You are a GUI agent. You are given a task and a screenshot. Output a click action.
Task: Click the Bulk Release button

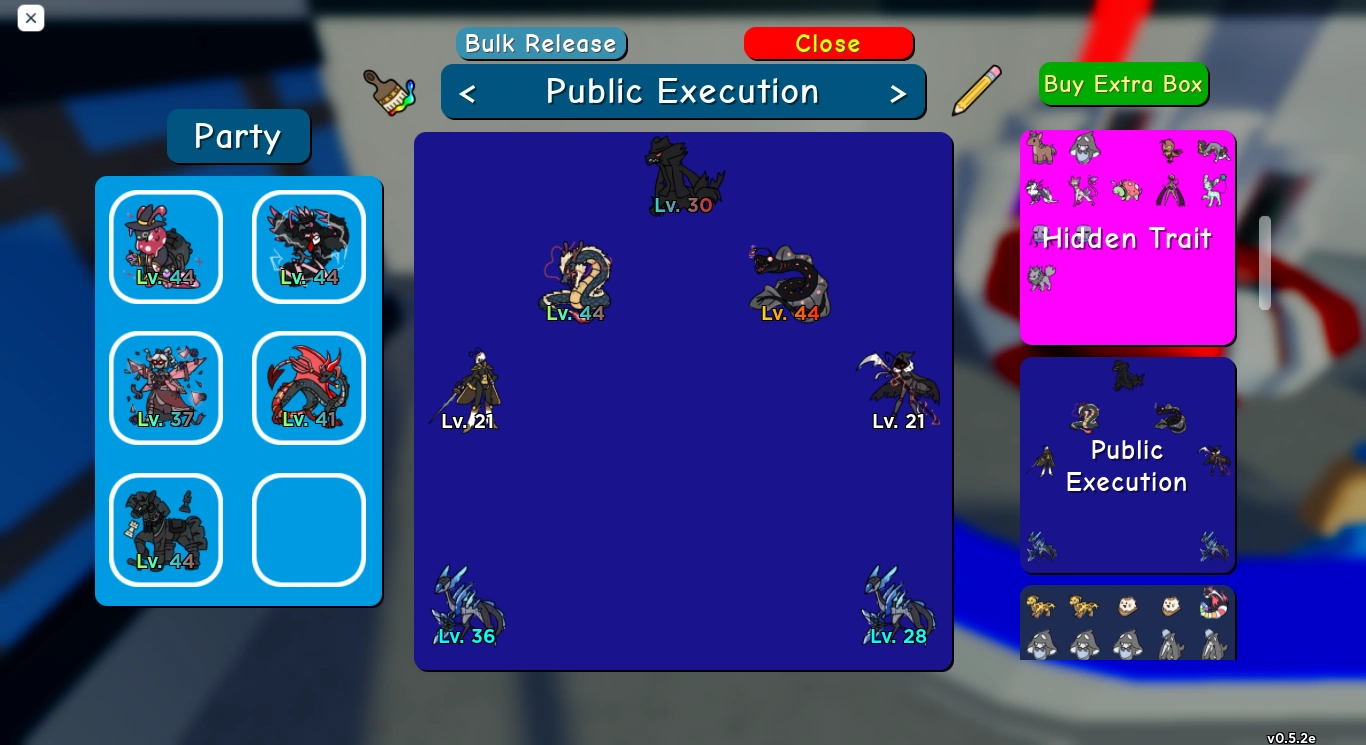541,43
